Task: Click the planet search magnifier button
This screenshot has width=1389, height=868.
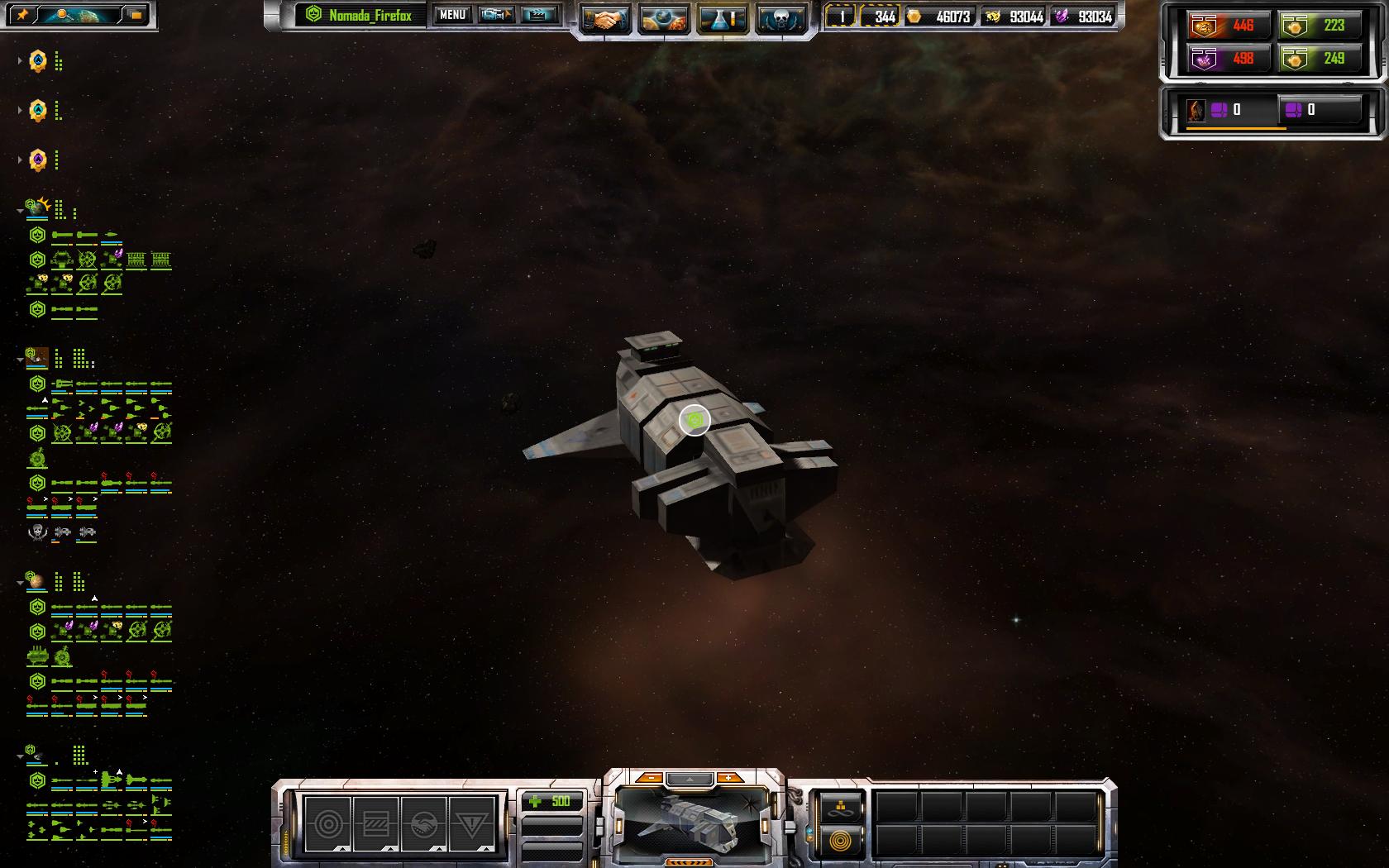Action: click(62, 15)
